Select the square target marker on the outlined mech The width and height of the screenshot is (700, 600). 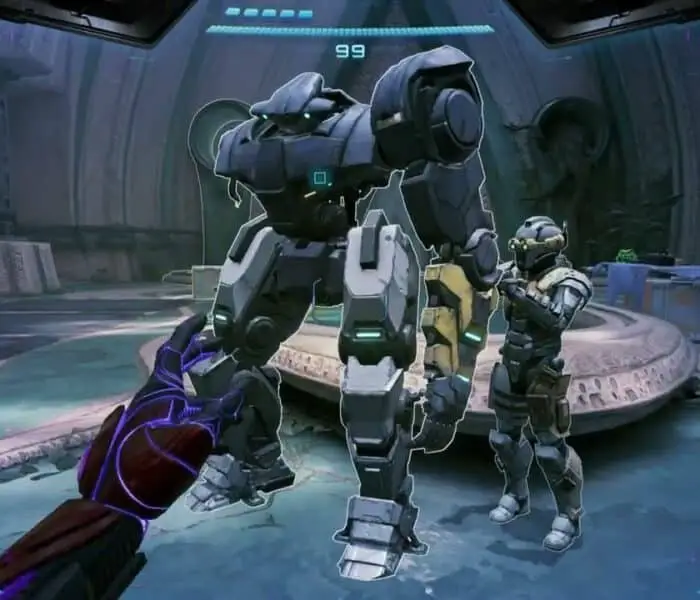(321, 178)
